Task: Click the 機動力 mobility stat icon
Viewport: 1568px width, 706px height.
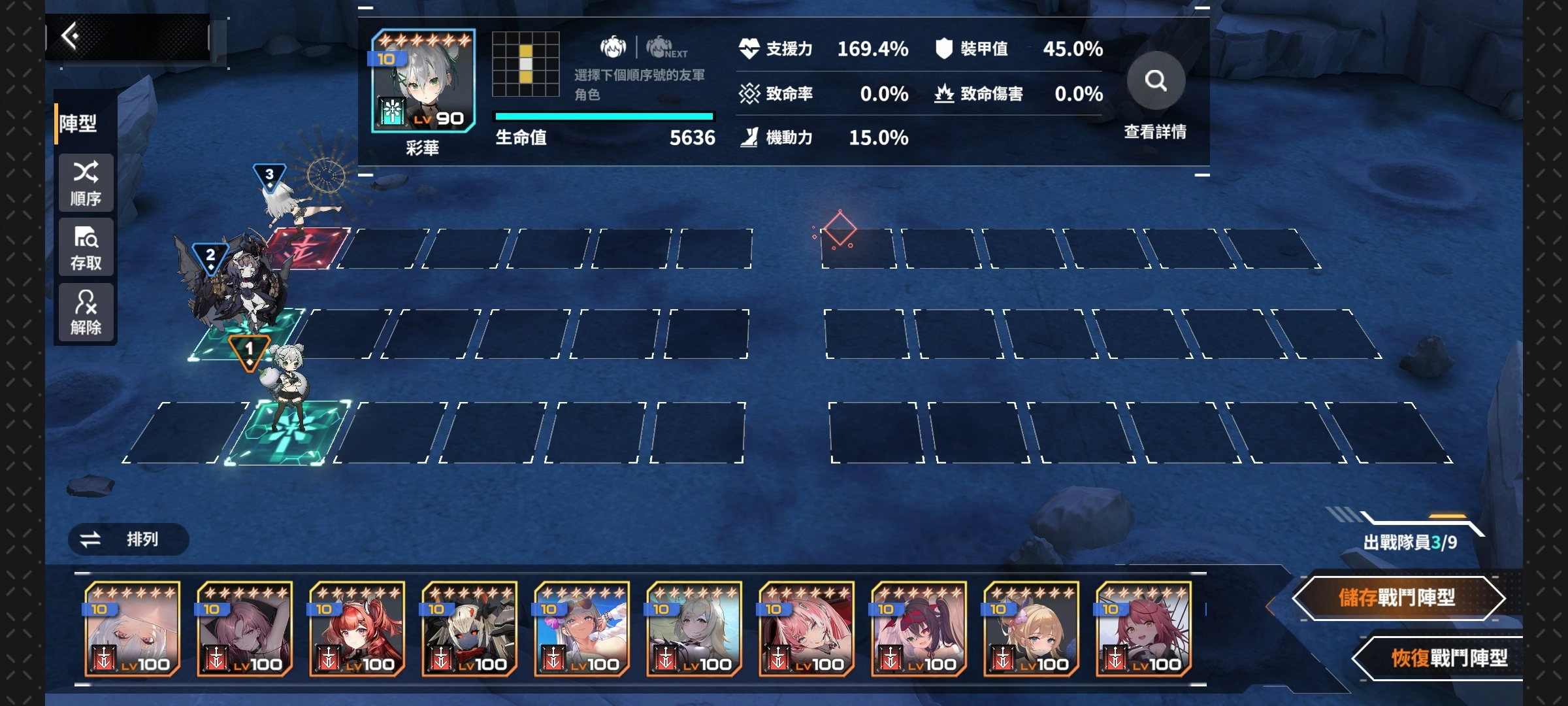Action: click(x=747, y=137)
